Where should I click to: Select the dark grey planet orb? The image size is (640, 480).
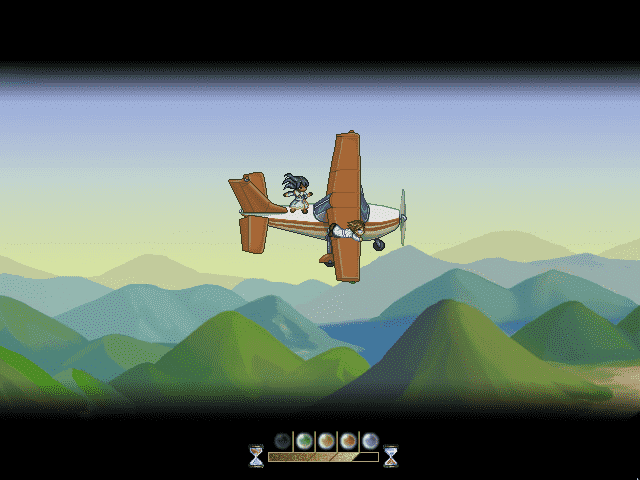click(282, 440)
